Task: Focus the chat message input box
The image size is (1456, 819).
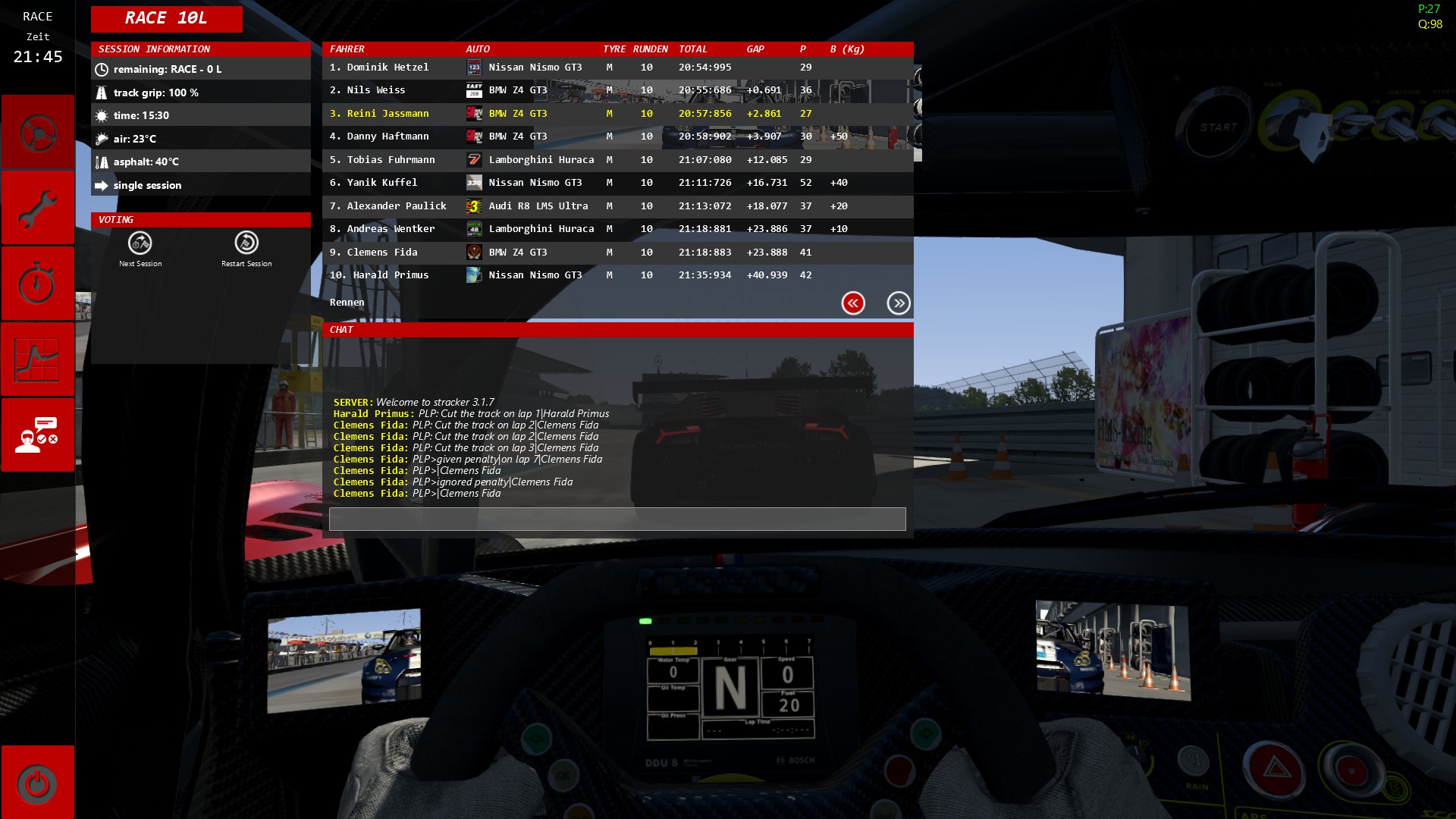Action: point(617,519)
